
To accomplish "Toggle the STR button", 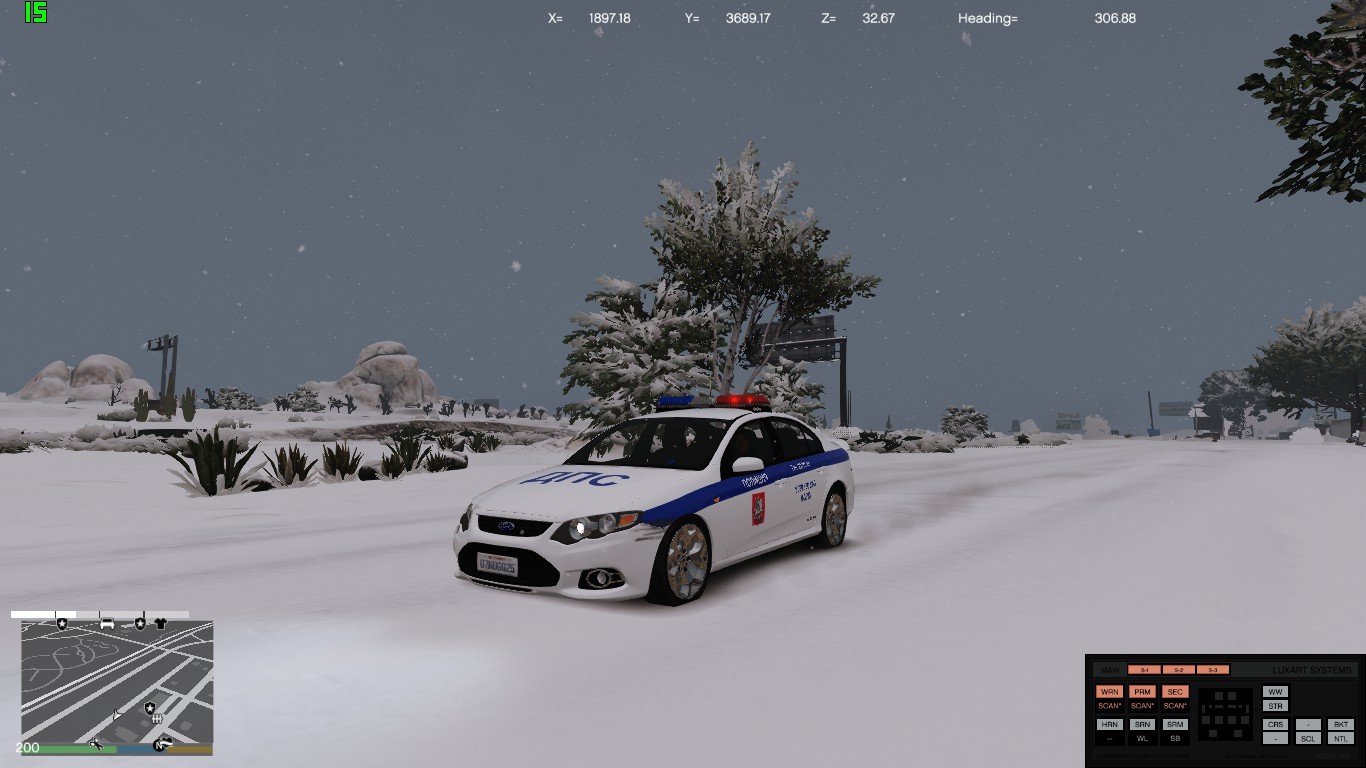I will [1275, 706].
